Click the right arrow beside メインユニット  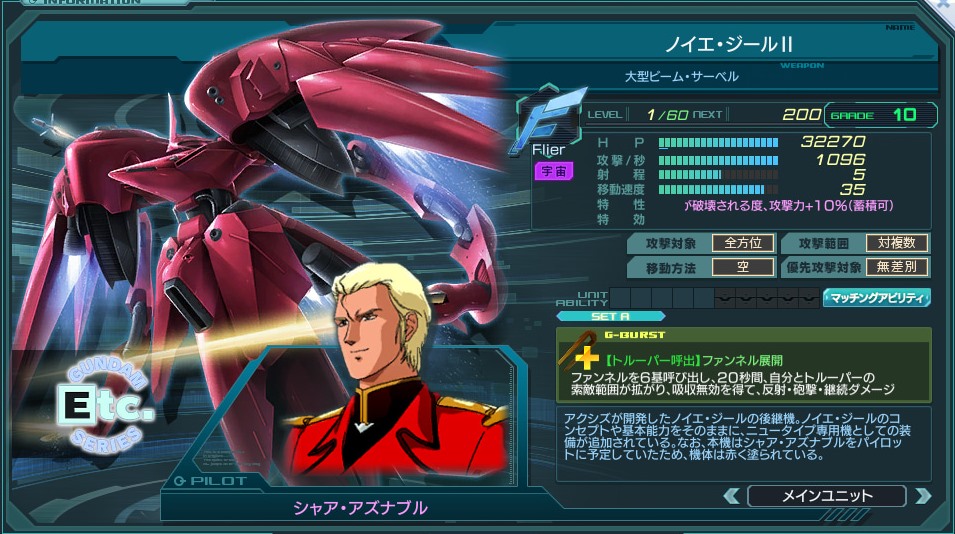922,496
